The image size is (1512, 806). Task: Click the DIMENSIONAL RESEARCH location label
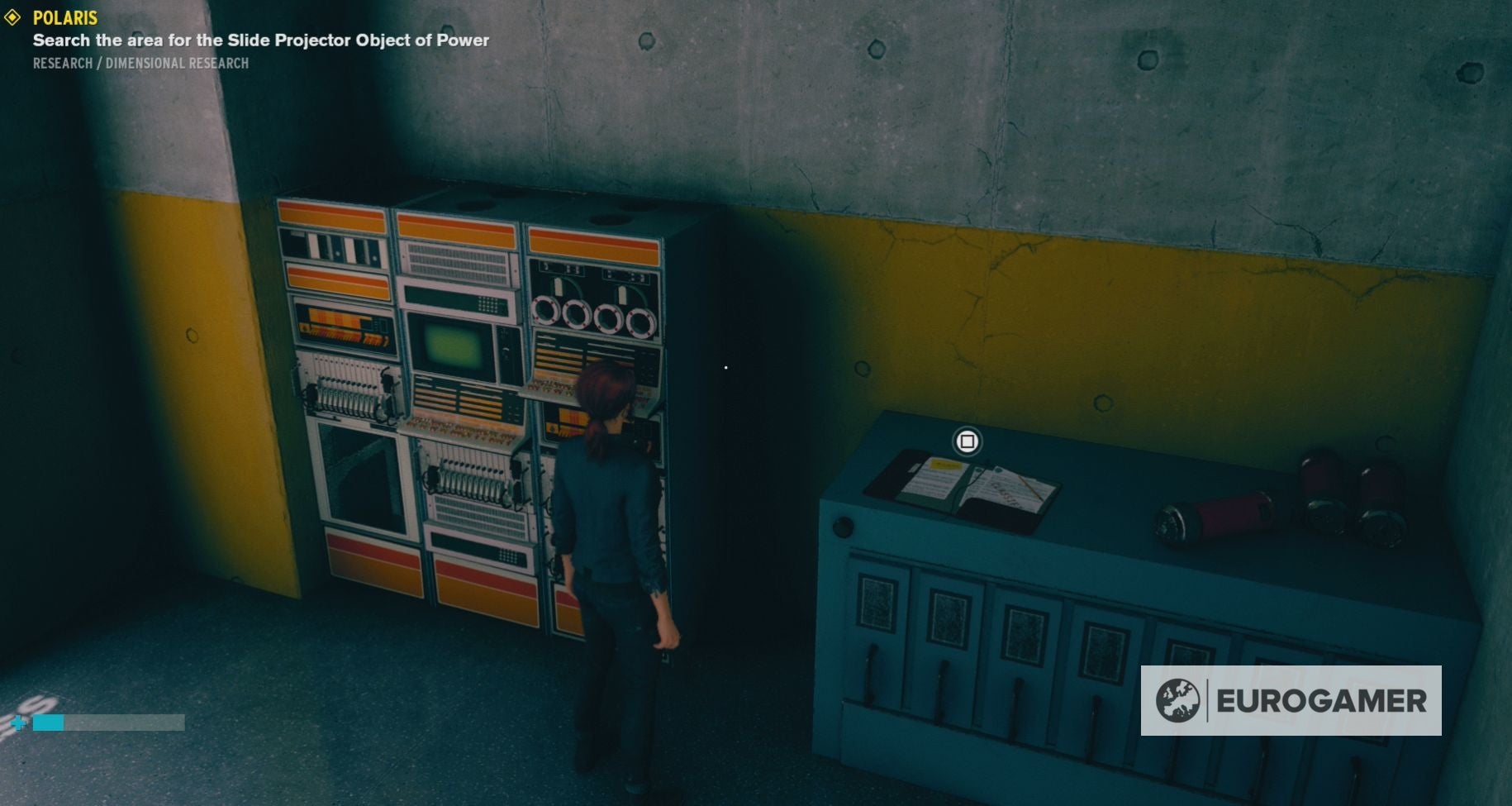[x=176, y=62]
